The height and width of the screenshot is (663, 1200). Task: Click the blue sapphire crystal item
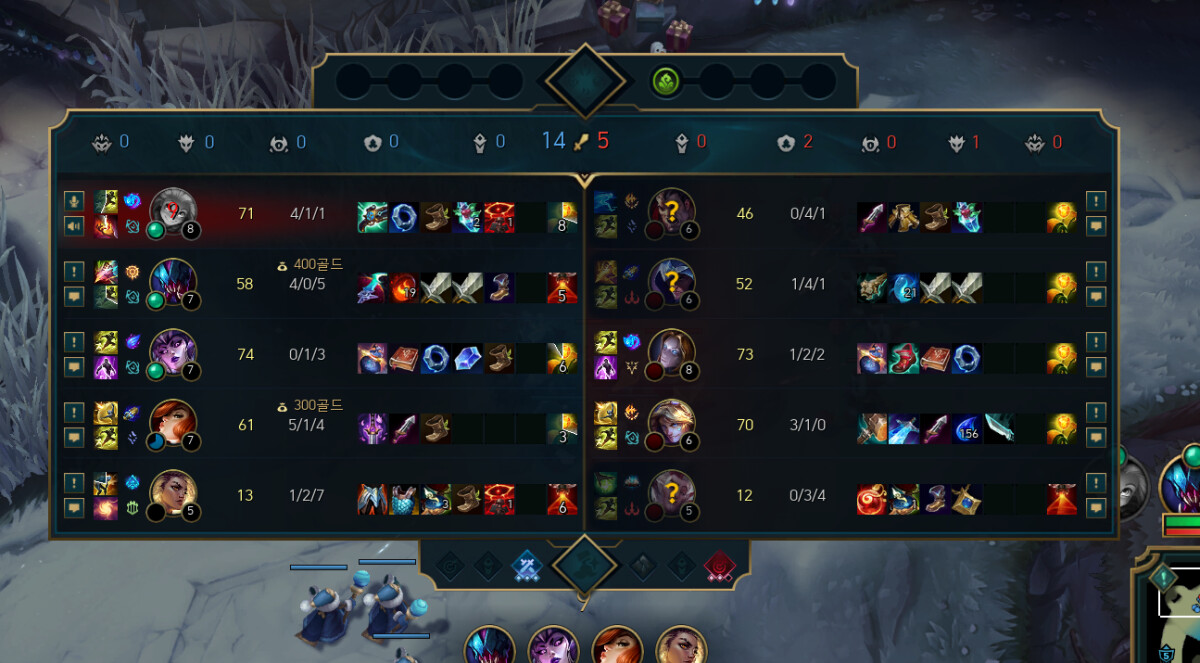pos(466,358)
